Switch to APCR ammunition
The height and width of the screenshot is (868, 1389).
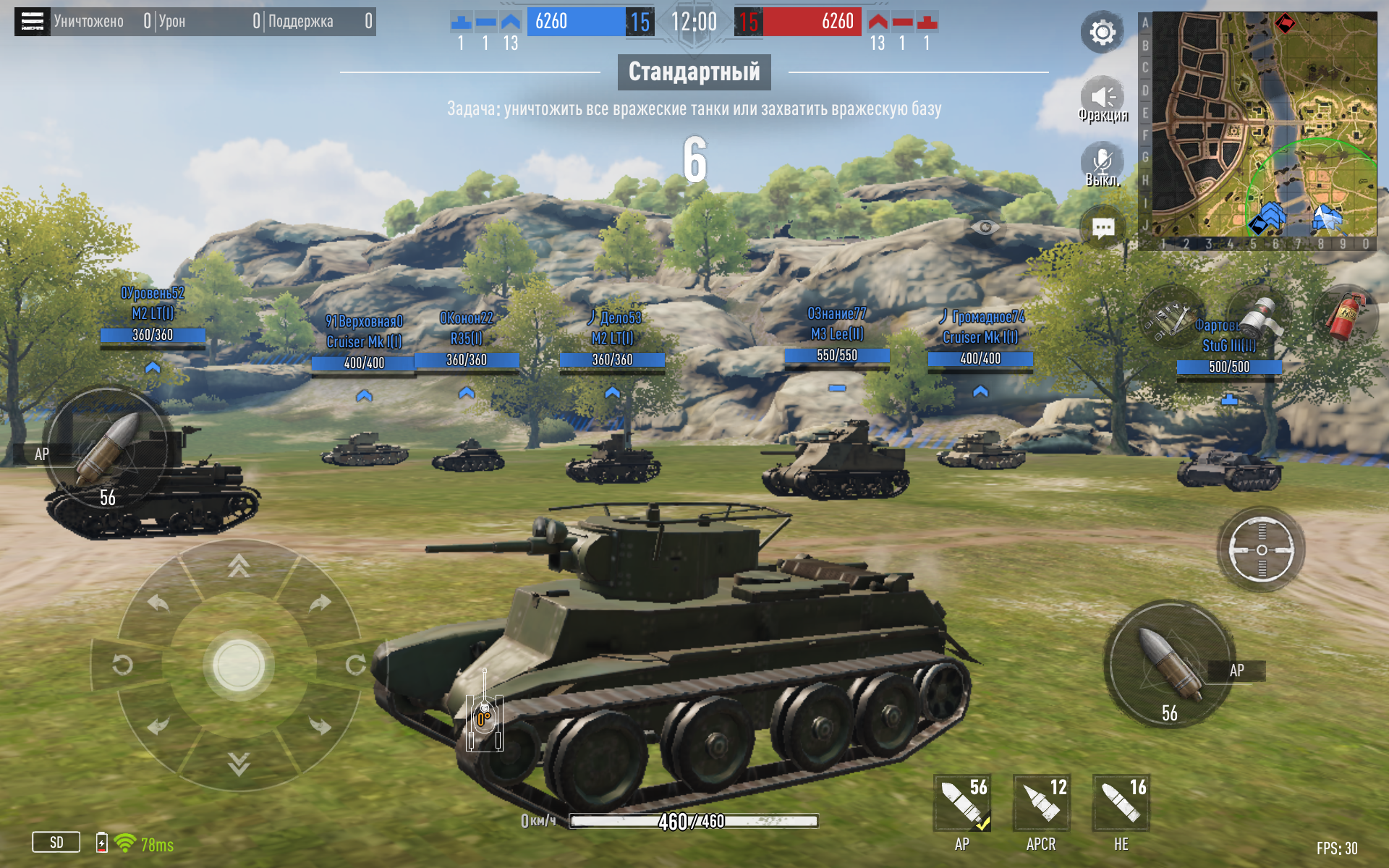1041,804
